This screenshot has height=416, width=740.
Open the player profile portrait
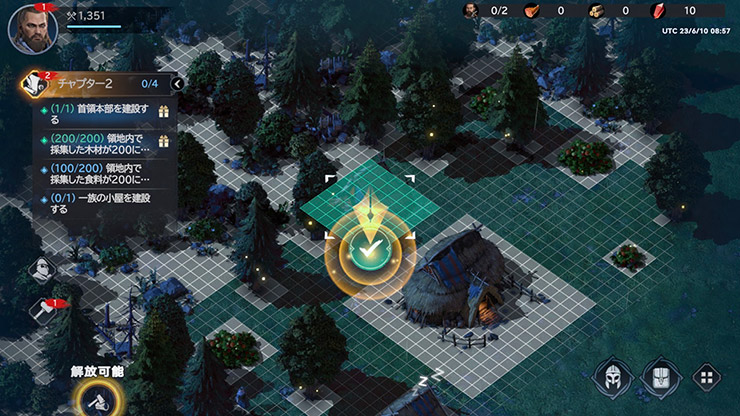30,28
